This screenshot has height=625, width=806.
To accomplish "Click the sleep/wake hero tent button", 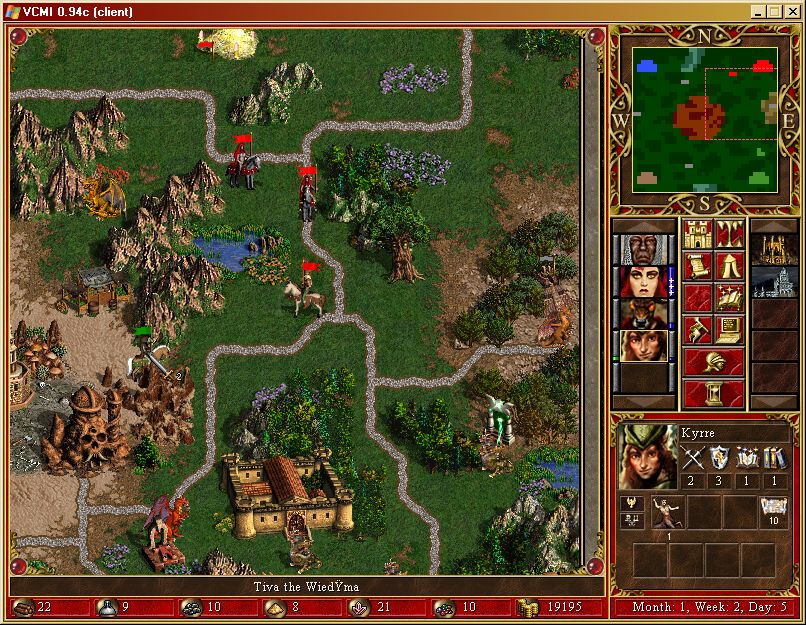I will pos(729,267).
